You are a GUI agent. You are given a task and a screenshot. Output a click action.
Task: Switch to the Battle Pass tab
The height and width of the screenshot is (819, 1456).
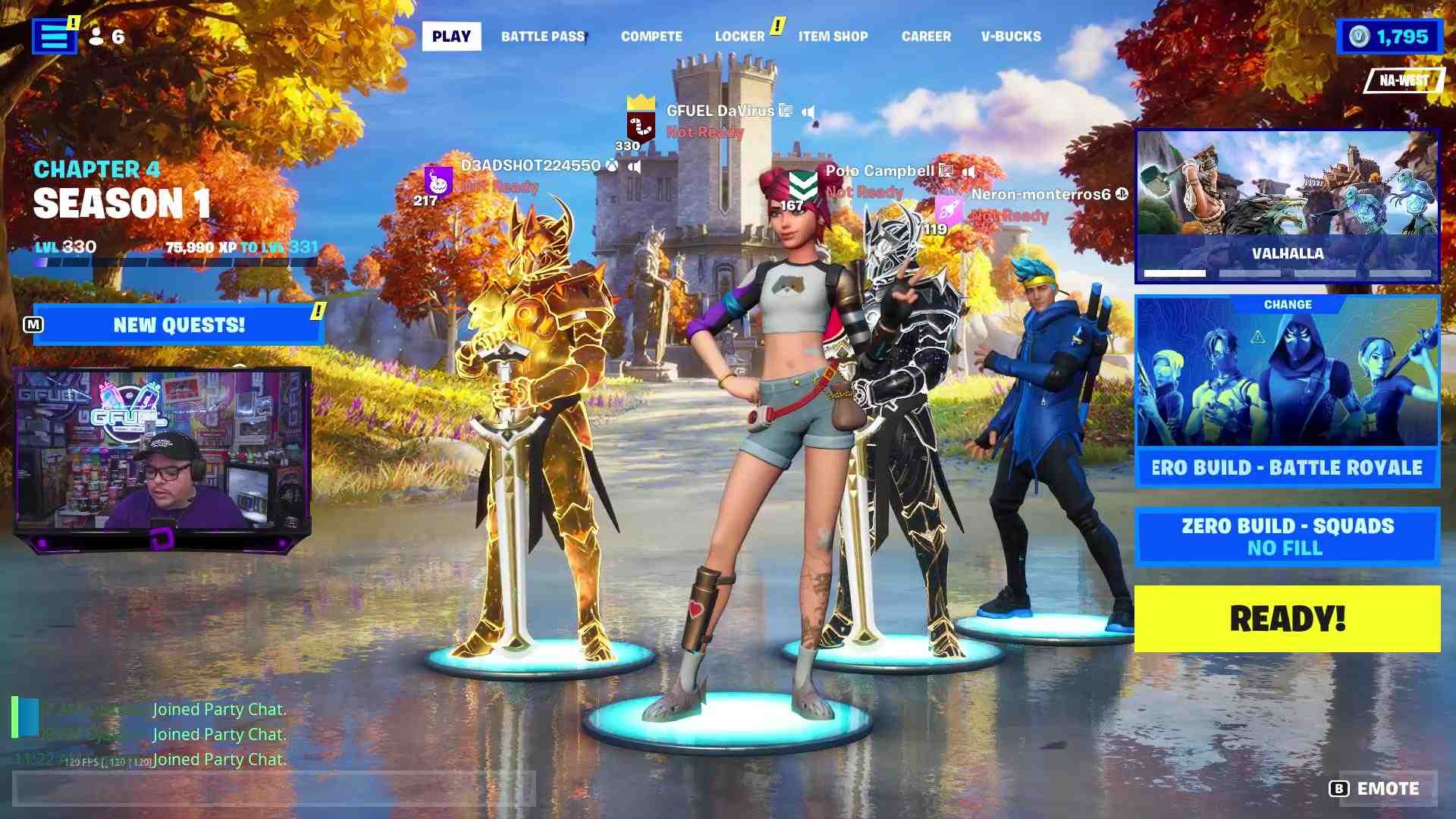[x=543, y=36]
